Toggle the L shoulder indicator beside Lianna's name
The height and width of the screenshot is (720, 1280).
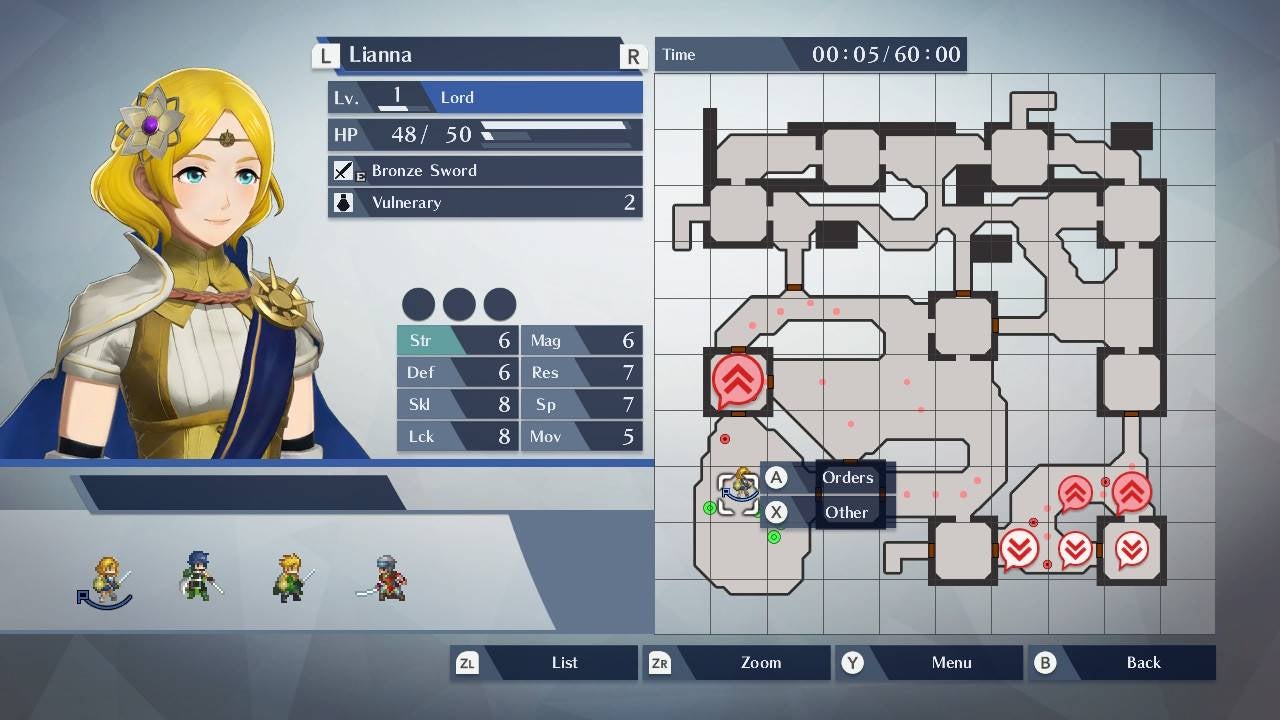click(325, 55)
